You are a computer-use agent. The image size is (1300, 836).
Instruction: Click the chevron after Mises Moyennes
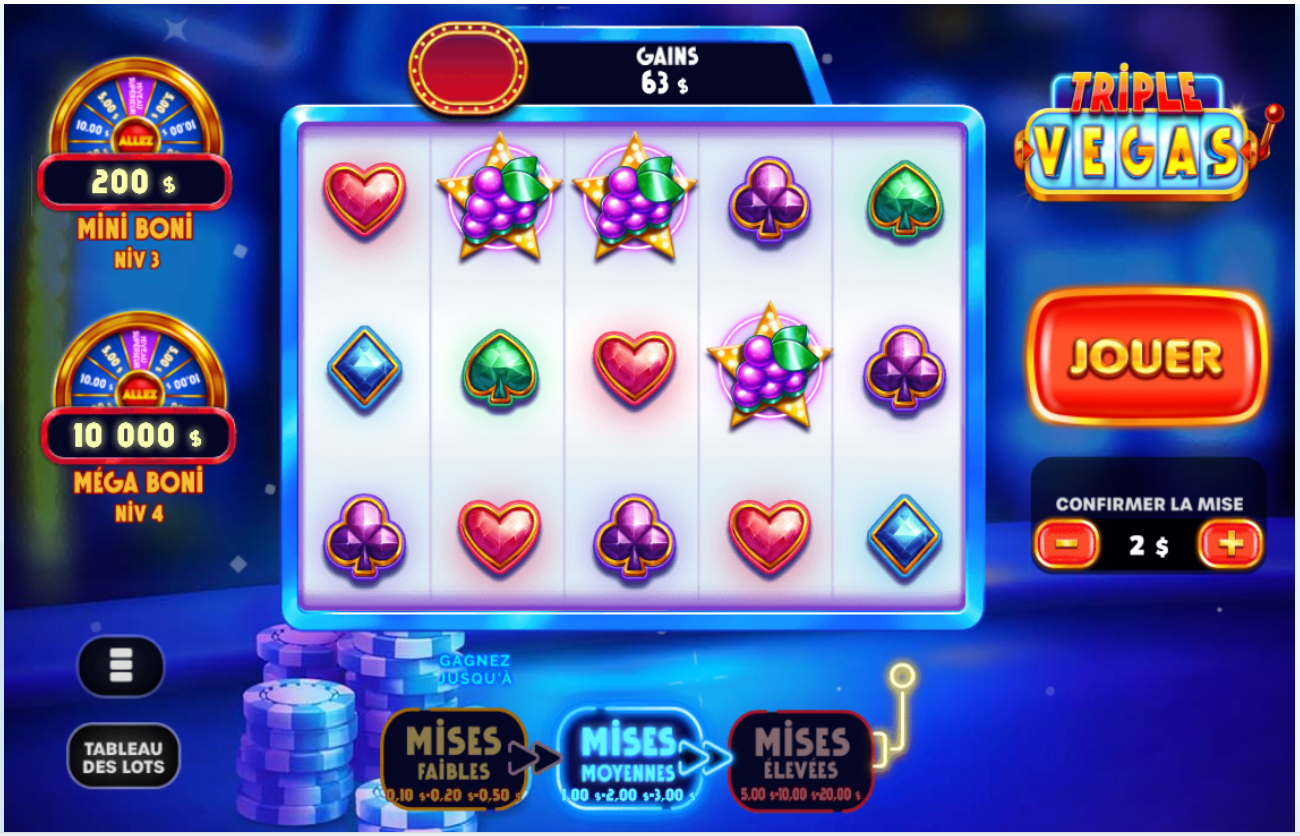pyautogui.click(x=706, y=760)
